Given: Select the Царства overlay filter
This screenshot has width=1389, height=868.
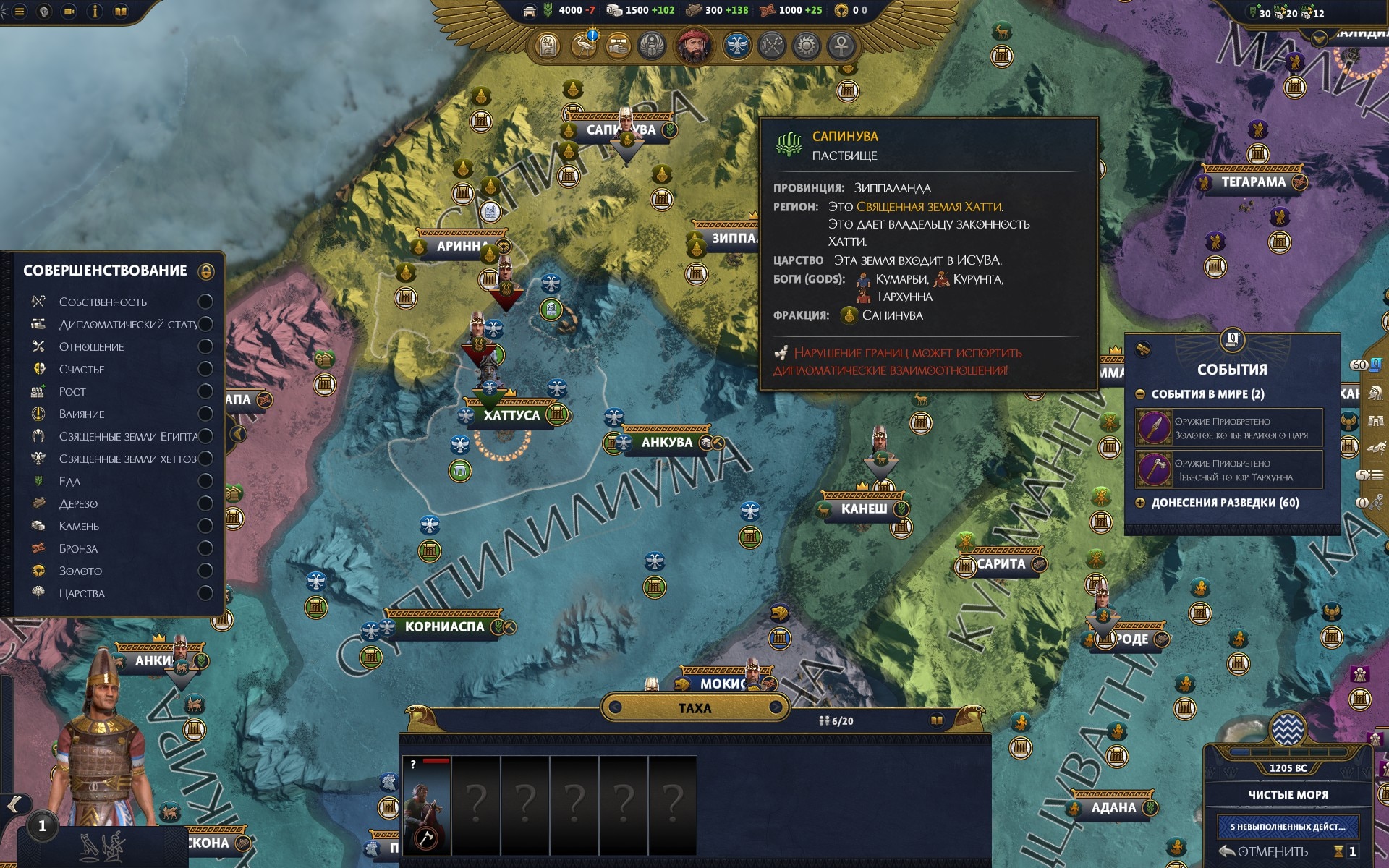Looking at the screenshot, I should pyautogui.click(x=205, y=593).
